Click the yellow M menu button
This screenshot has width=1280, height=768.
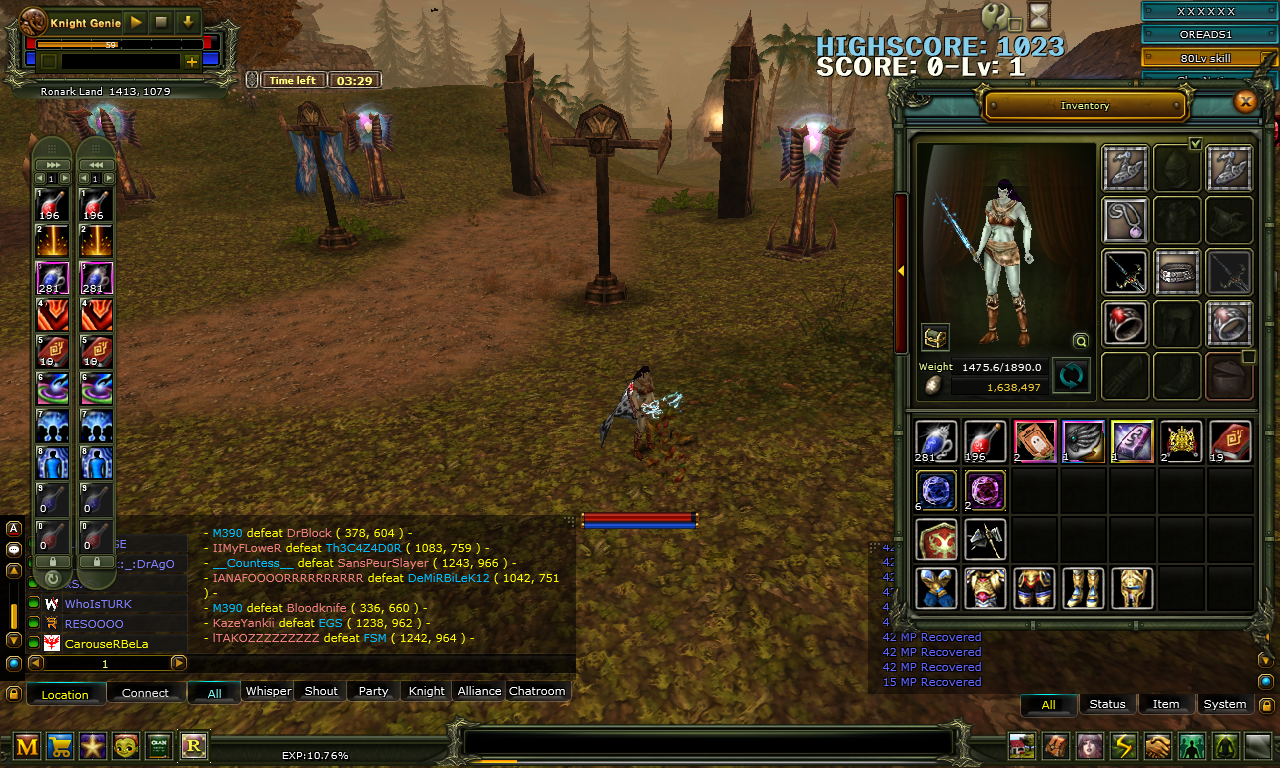point(27,745)
